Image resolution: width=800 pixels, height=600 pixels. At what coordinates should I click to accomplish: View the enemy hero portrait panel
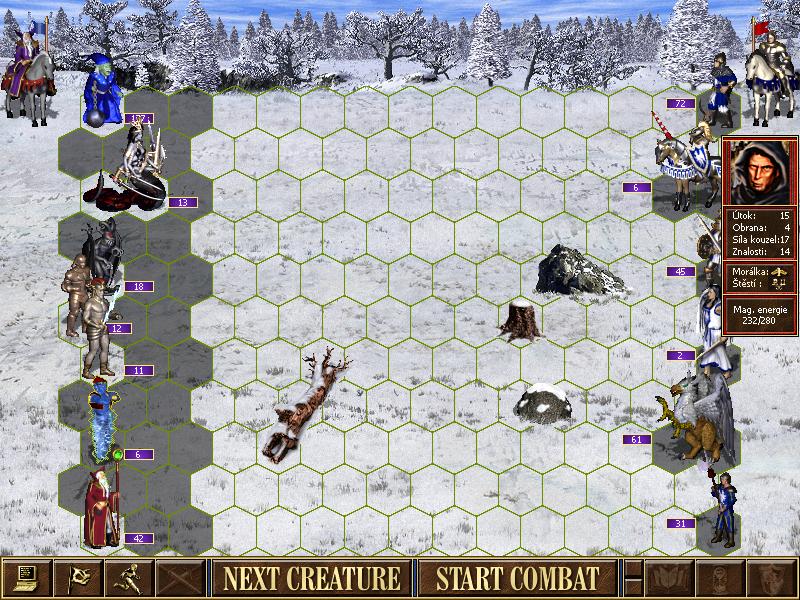pos(760,170)
